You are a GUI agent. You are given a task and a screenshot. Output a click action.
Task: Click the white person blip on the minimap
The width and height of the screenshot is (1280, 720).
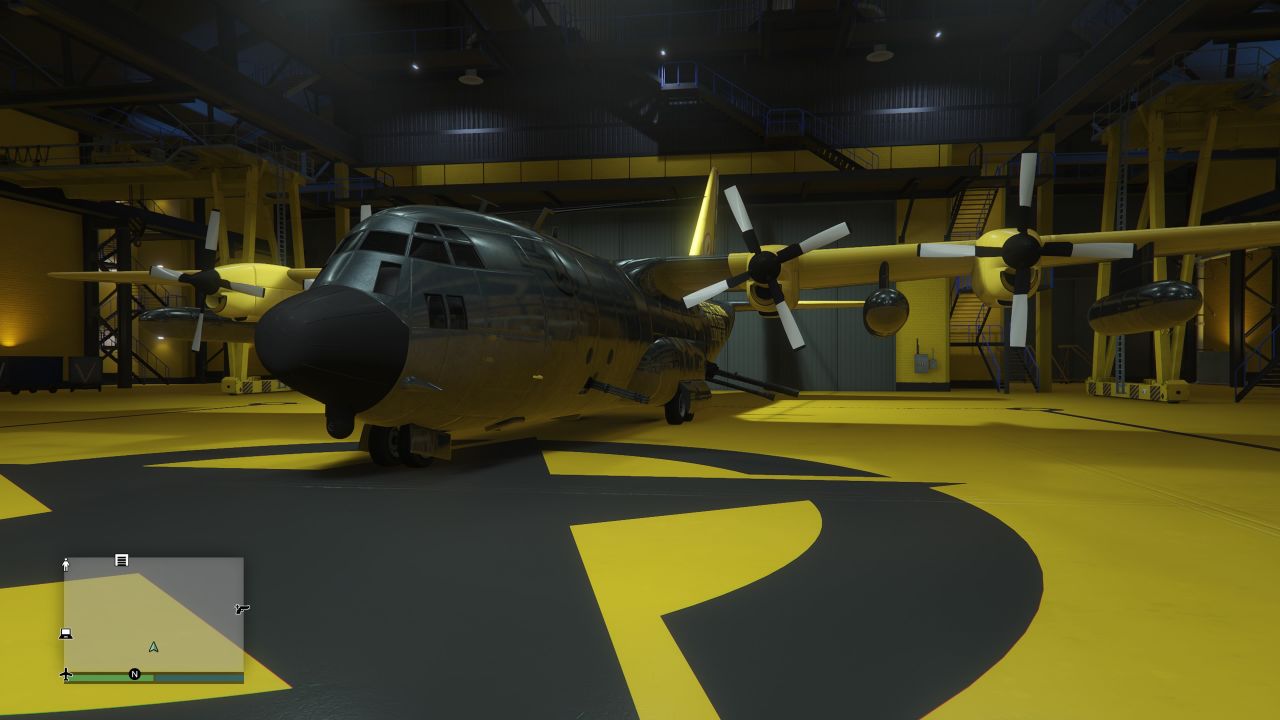(x=66, y=564)
